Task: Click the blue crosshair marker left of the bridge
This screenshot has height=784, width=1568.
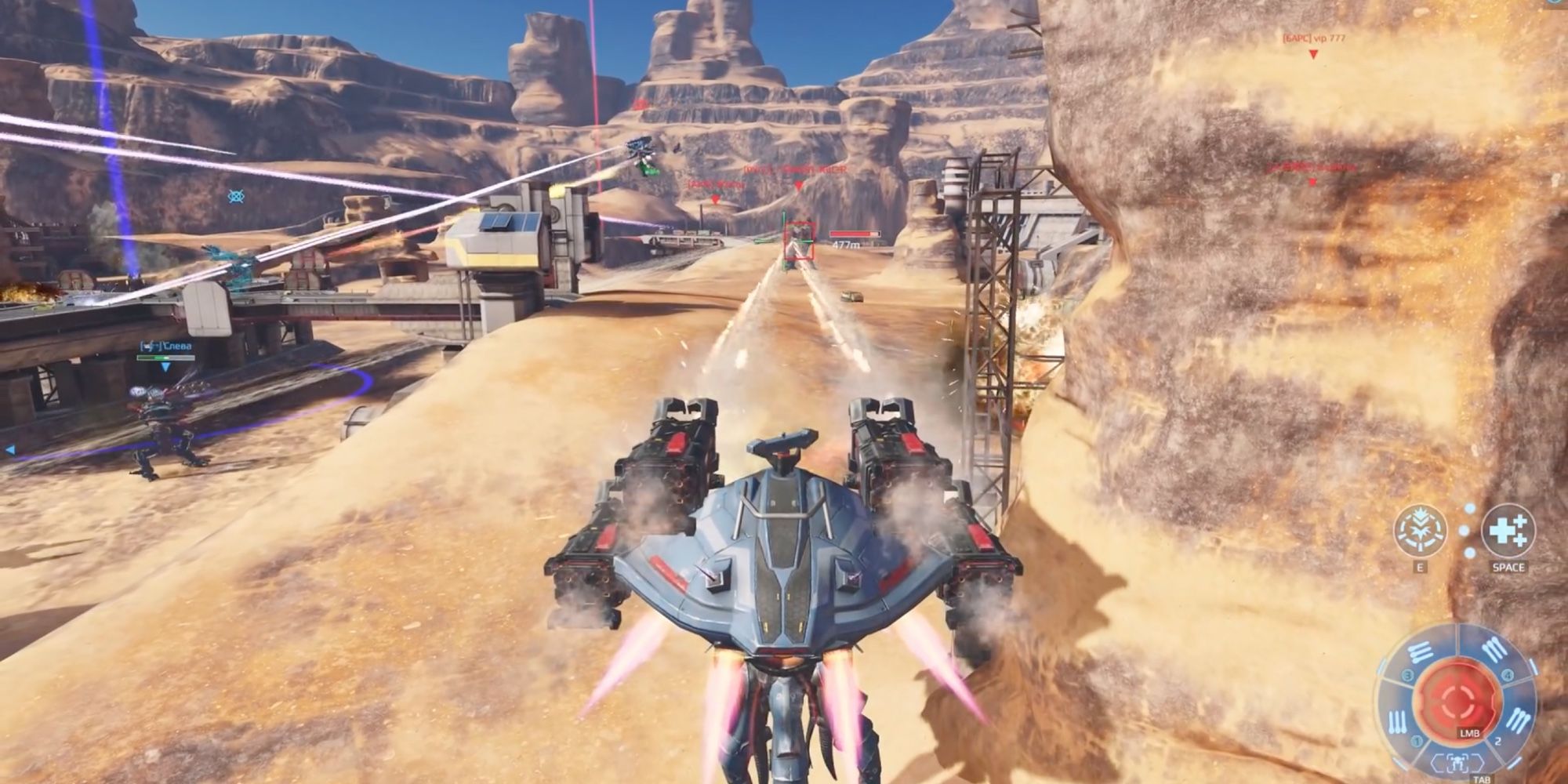Action: pyautogui.click(x=235, y=194)
